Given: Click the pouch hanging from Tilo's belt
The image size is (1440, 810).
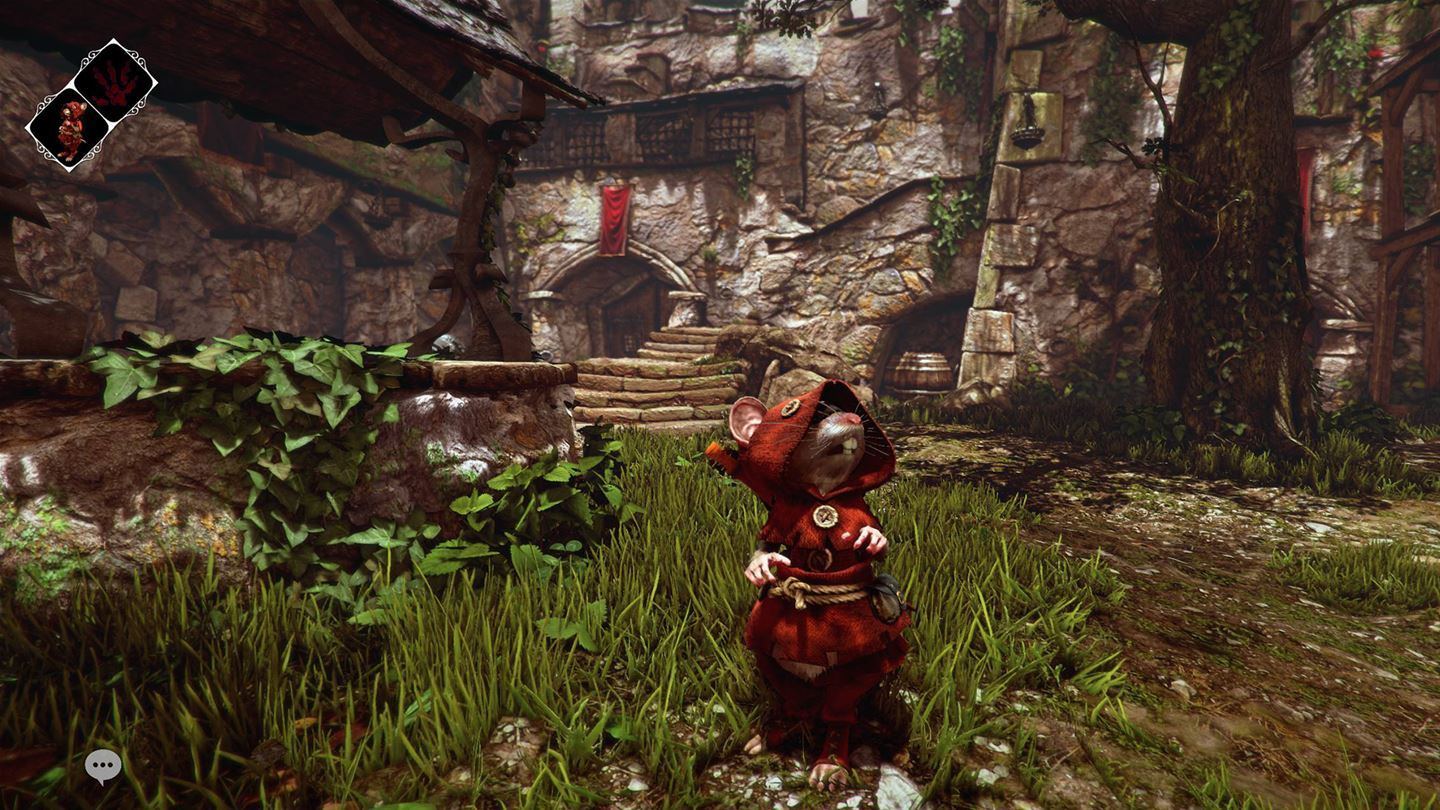Looking at the screenshot, I should 887,597.
